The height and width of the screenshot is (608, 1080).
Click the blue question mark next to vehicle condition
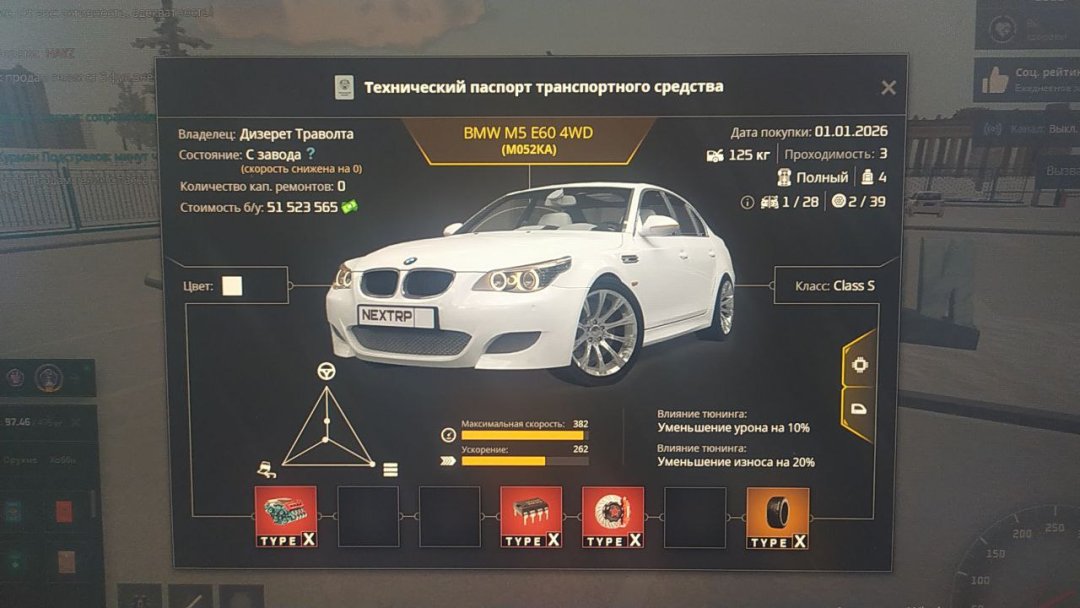(x=311, y=154)
